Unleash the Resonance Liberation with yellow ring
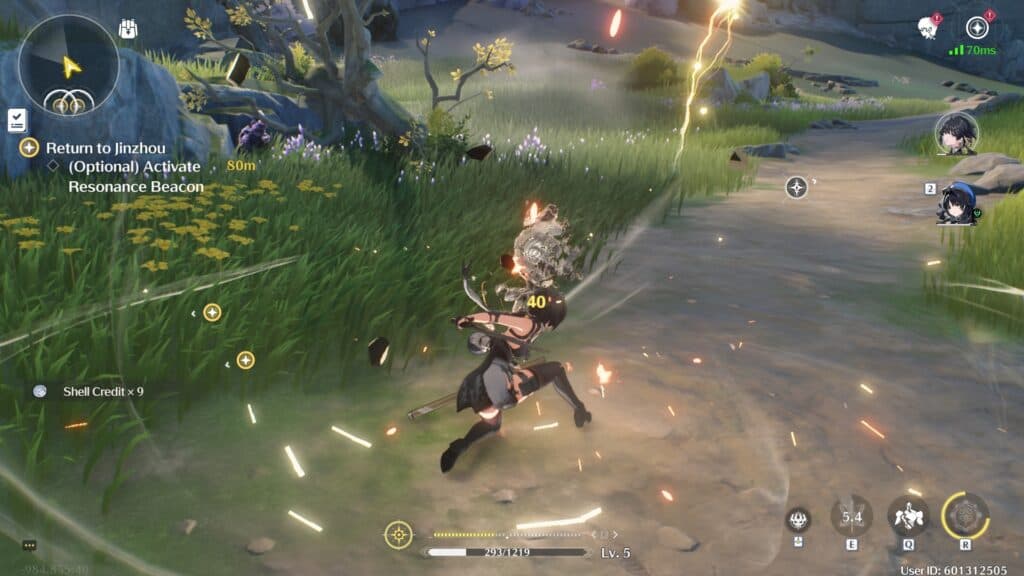This screenshot has width=1024, height=576. 965,516
